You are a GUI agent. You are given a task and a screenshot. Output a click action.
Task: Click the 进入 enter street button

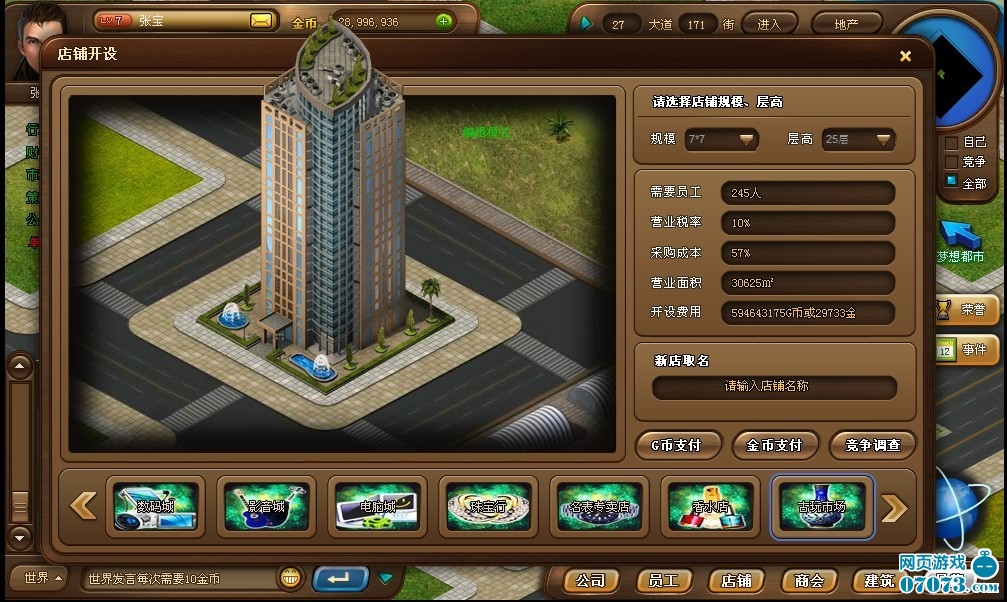pyautogui.click(x=769, y=23)
